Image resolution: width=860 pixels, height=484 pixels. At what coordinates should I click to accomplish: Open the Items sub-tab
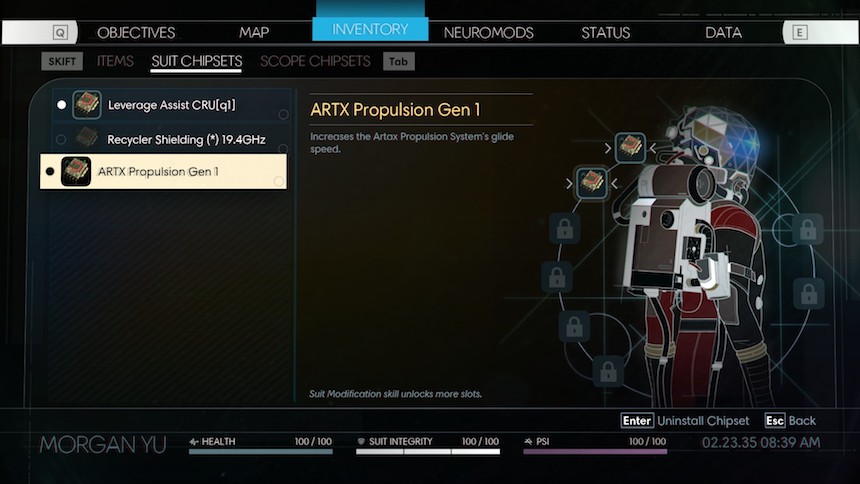pos(115,61)
